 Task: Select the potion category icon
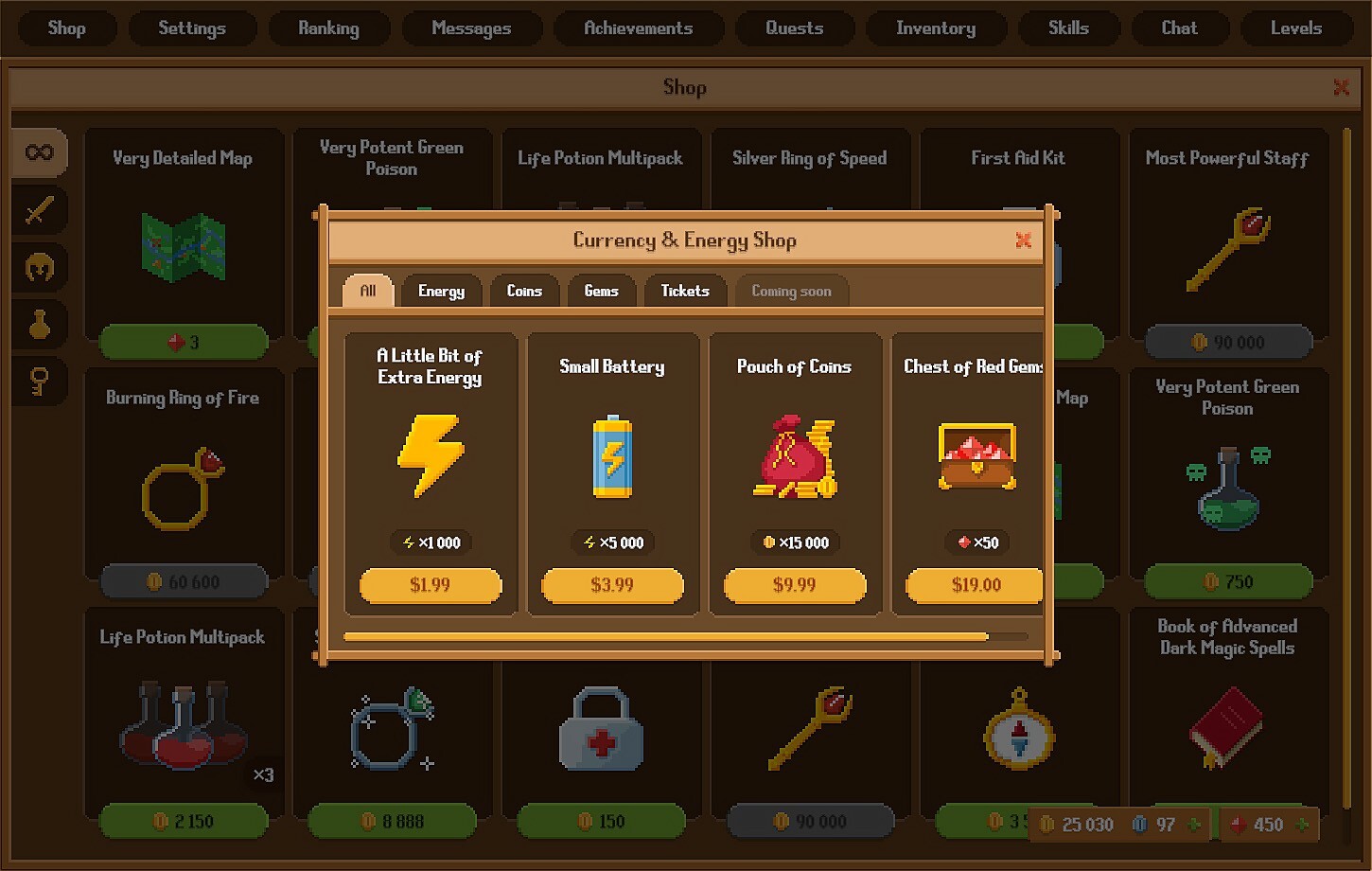[x=38, y=325]
